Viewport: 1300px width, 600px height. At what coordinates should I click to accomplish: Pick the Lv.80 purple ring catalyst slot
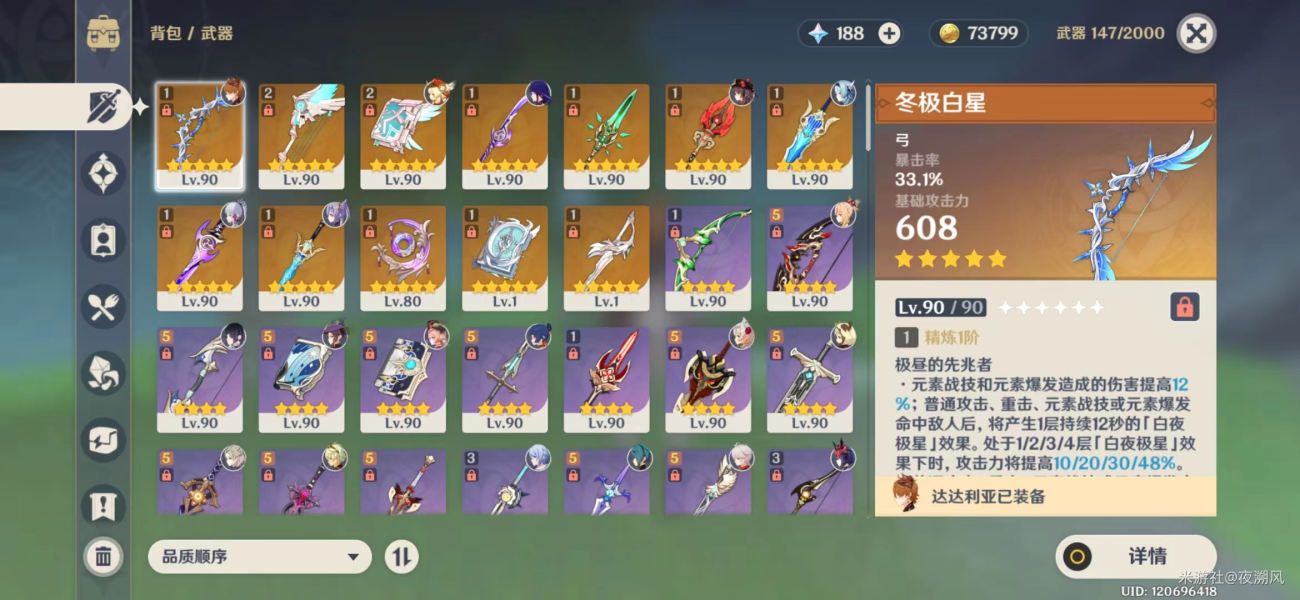point(403,258)
